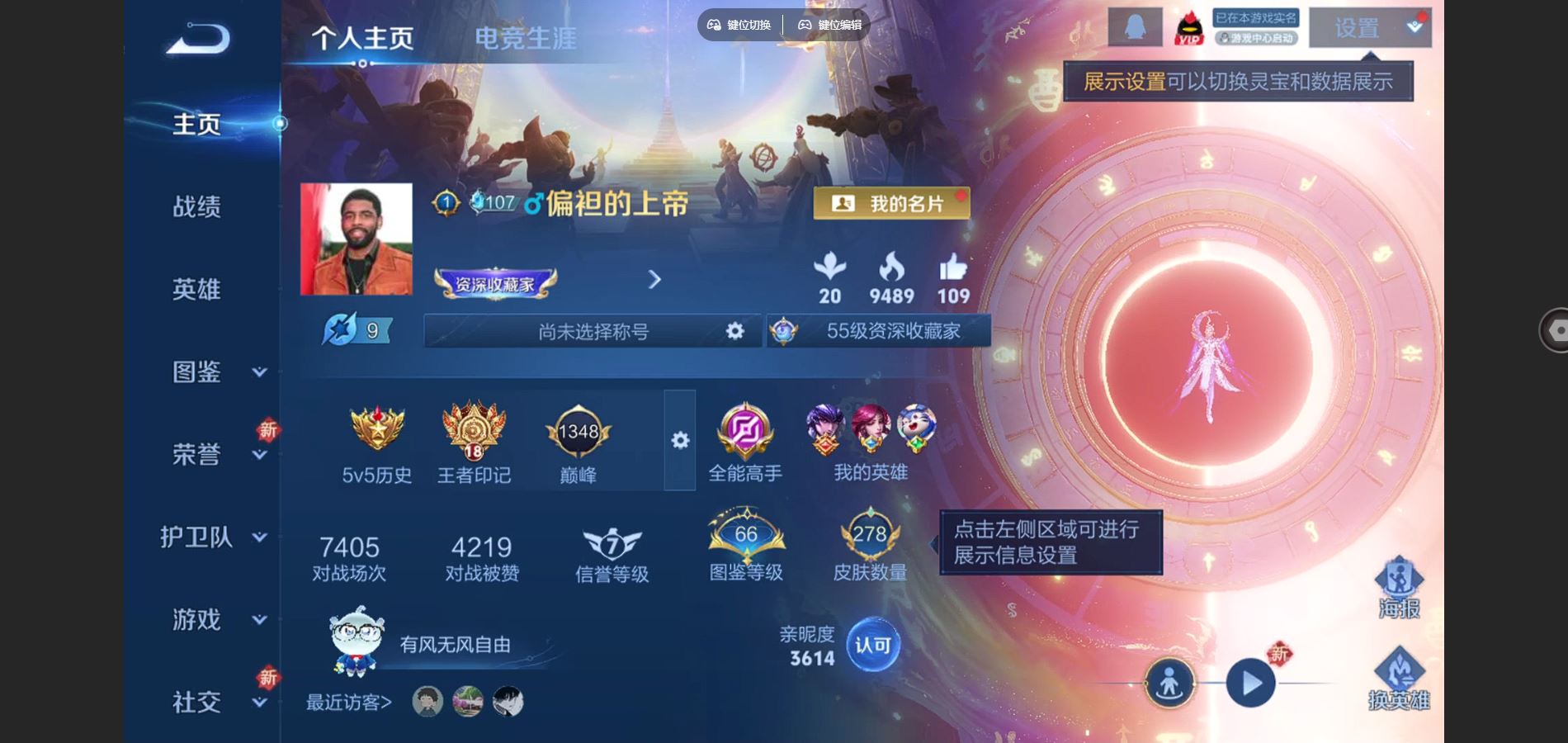The image size is (1568, 743).
Task: Switch to the 电竞生涯 tab
Action: click(526, 37)
